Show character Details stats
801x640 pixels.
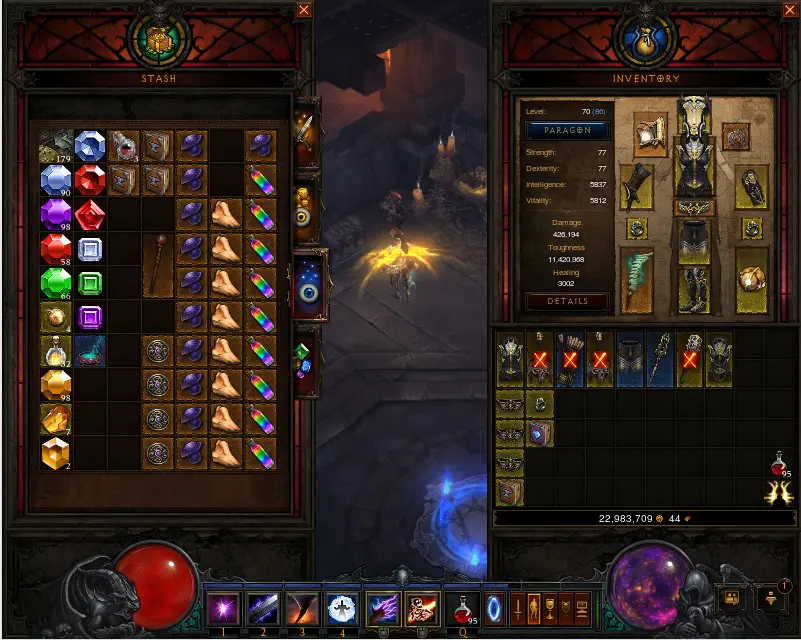pos(567,301)
